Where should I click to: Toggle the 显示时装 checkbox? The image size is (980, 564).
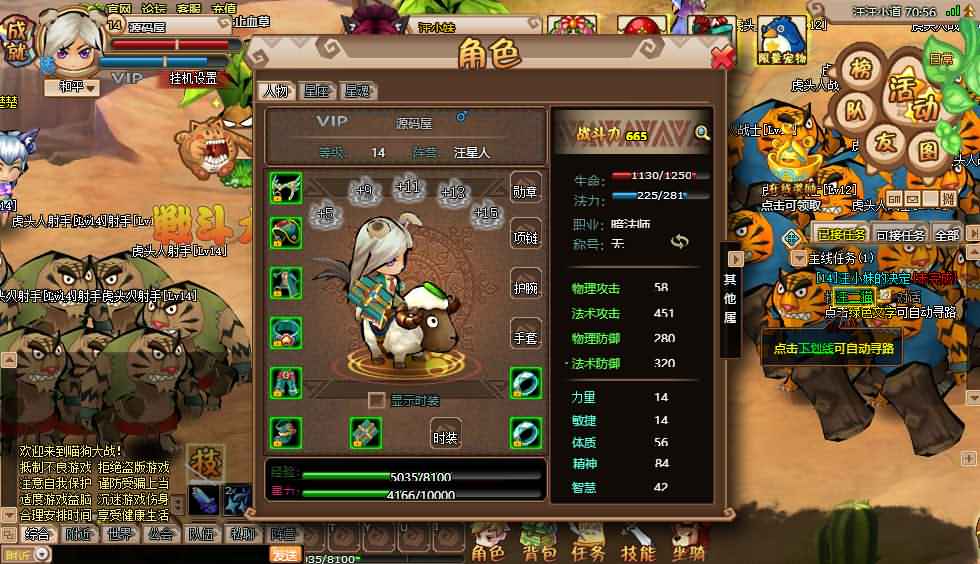tap(377, 401)
